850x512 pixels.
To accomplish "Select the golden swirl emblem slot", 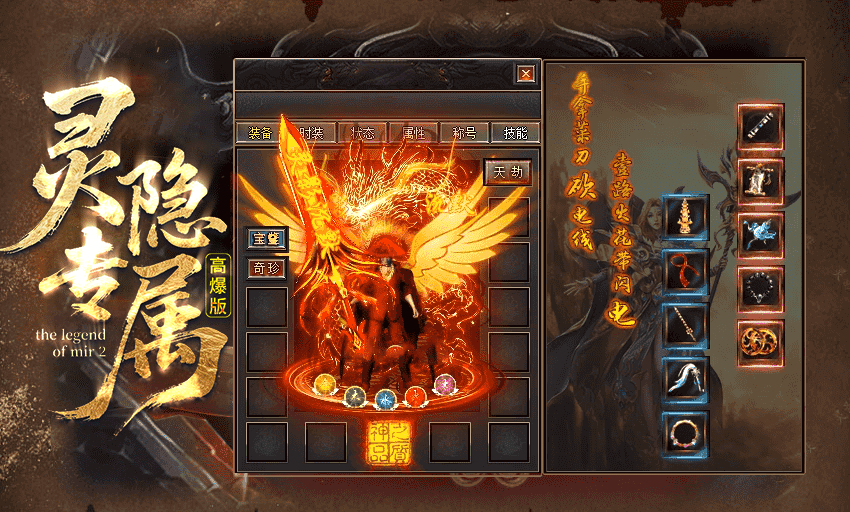I will pos(761,343).
